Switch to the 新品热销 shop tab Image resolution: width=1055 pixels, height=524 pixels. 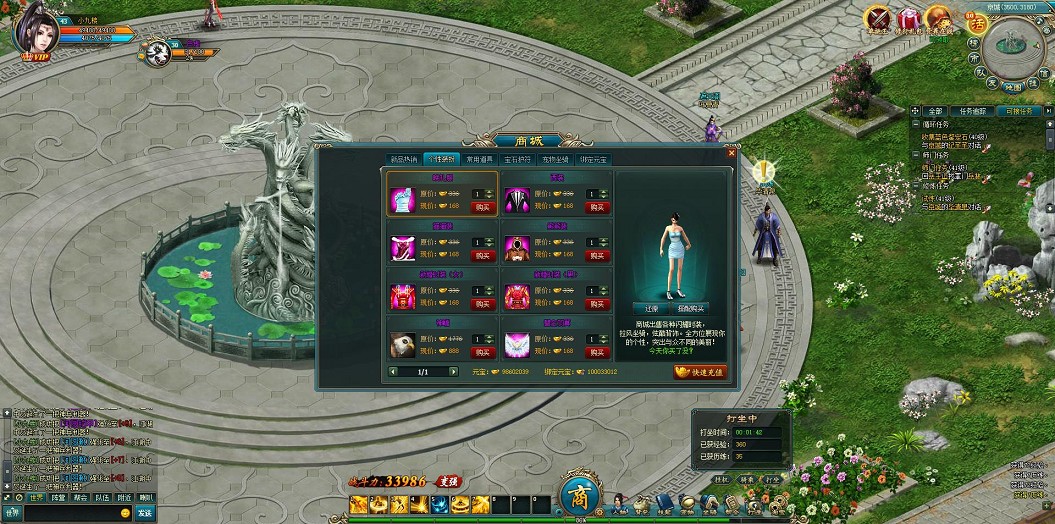pos(404,159)
